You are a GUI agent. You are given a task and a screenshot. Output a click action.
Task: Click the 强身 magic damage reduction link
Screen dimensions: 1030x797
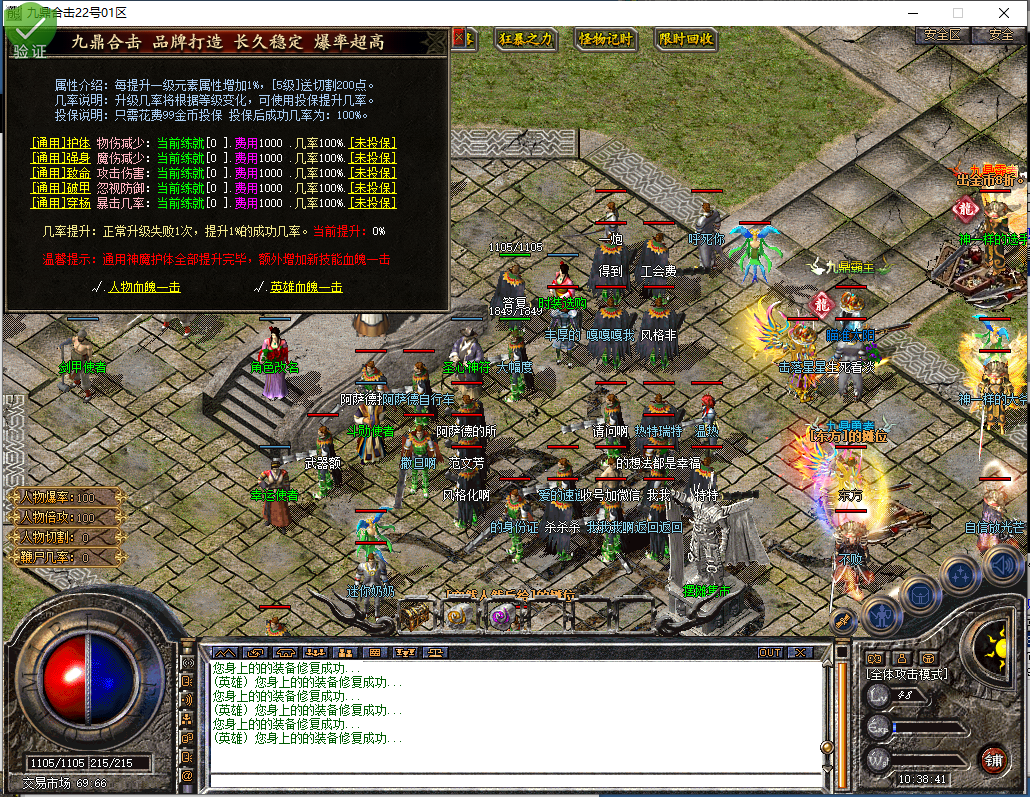pyautogui.click(x=60, y=158)
